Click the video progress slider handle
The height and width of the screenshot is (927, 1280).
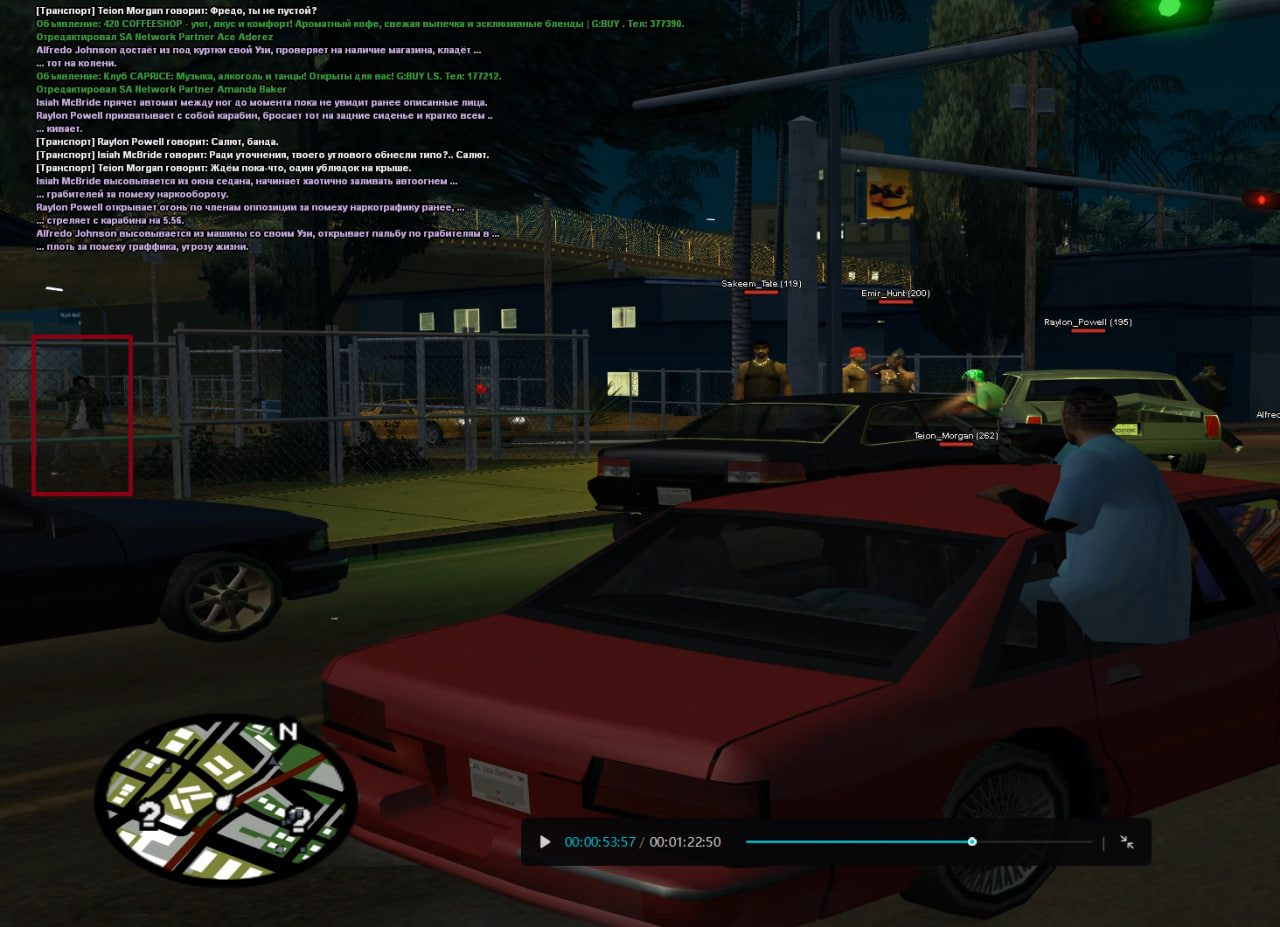click(972, 842)
